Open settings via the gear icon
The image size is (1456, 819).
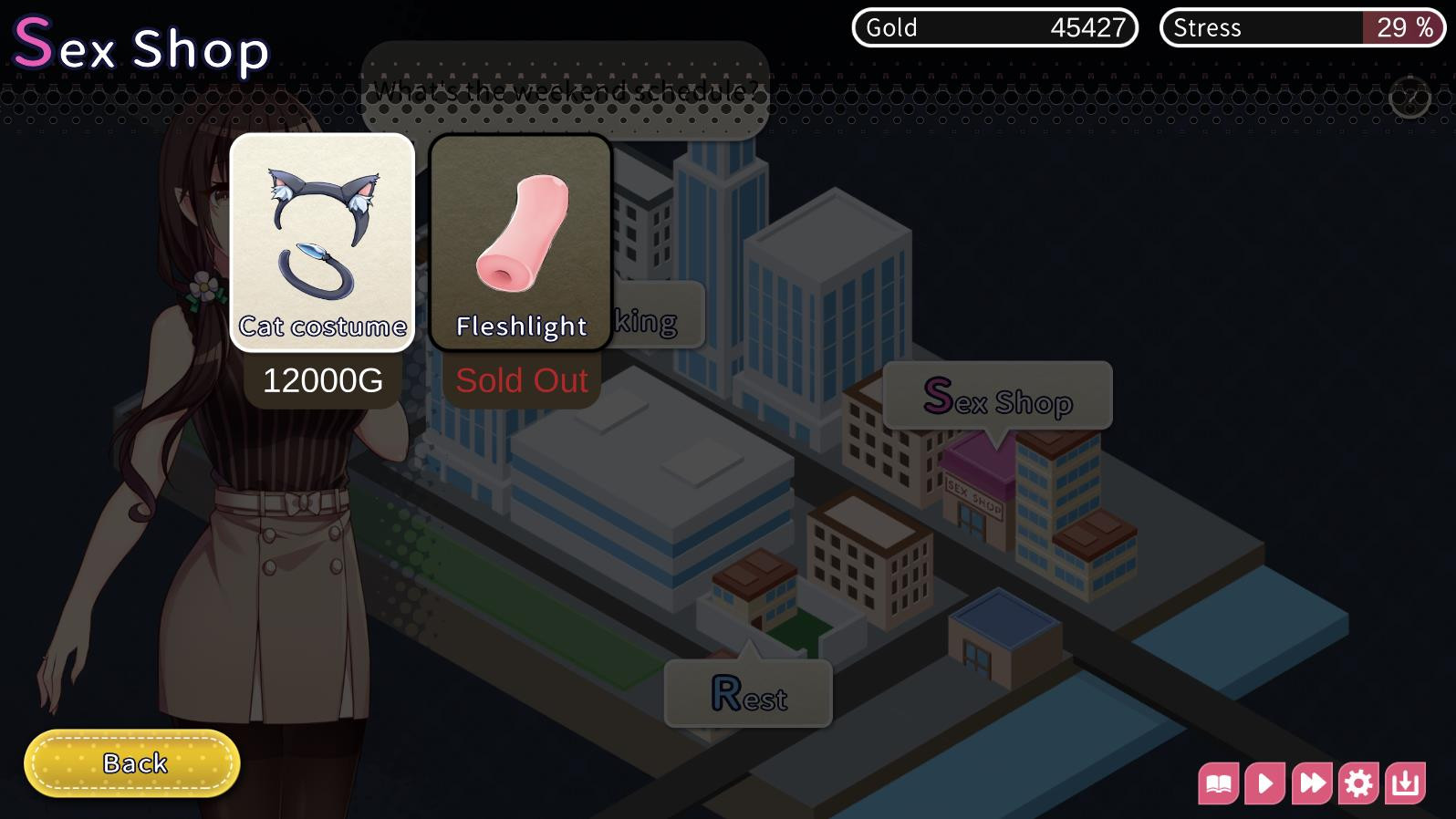click(x=1358, y=782)
